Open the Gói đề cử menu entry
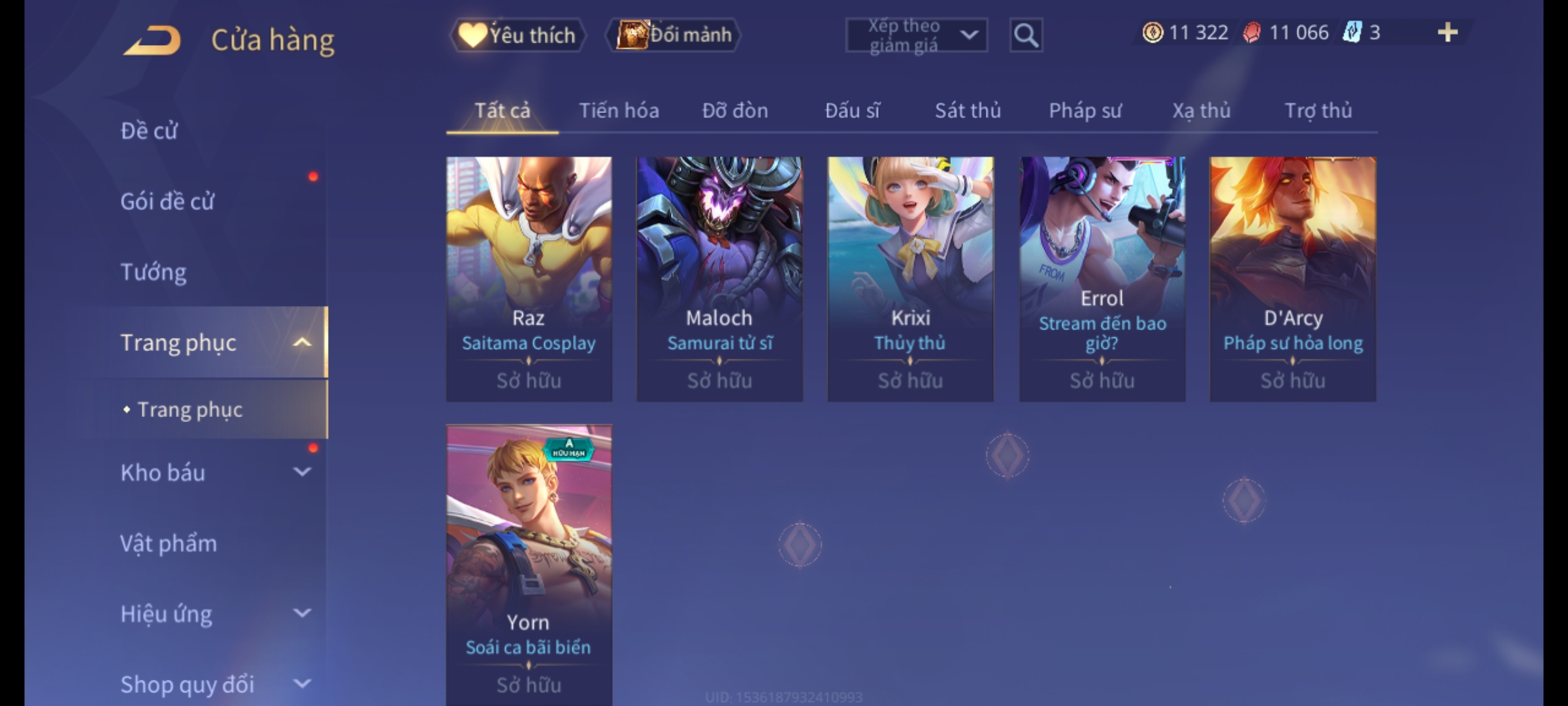 [x=167, y=201]
